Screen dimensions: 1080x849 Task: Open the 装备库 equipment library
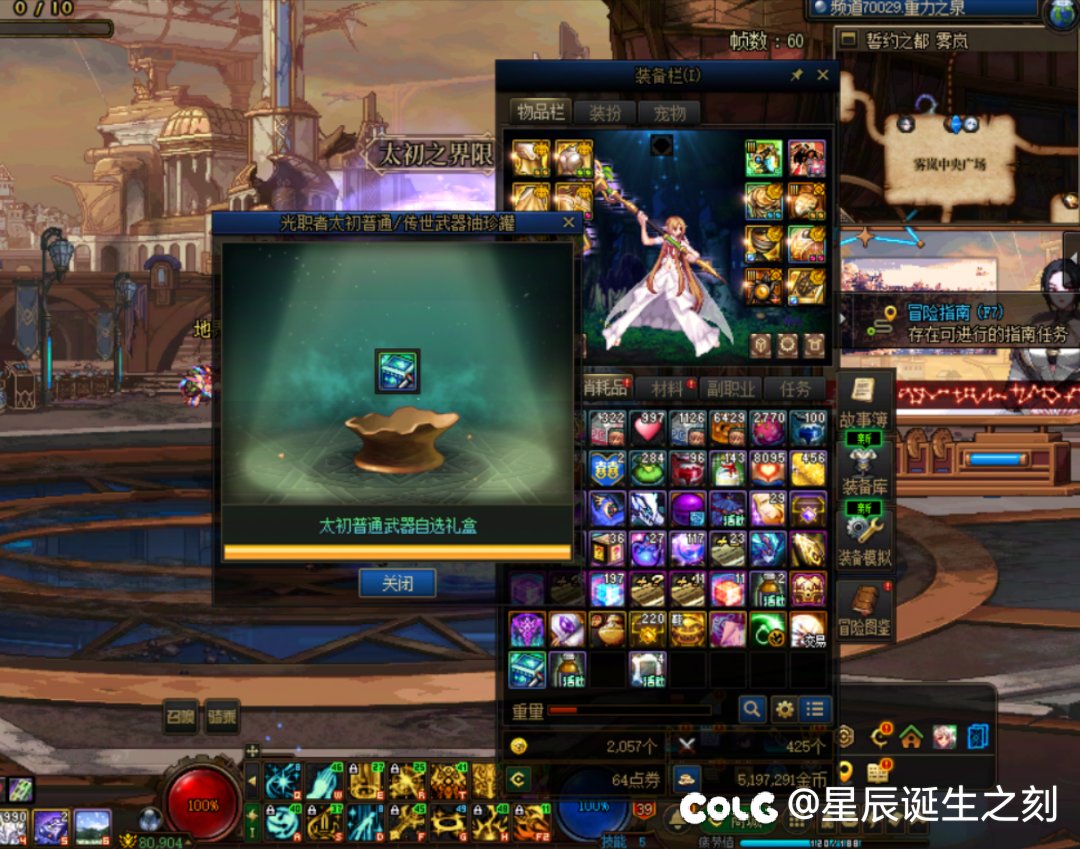click(x=862, y=472)
